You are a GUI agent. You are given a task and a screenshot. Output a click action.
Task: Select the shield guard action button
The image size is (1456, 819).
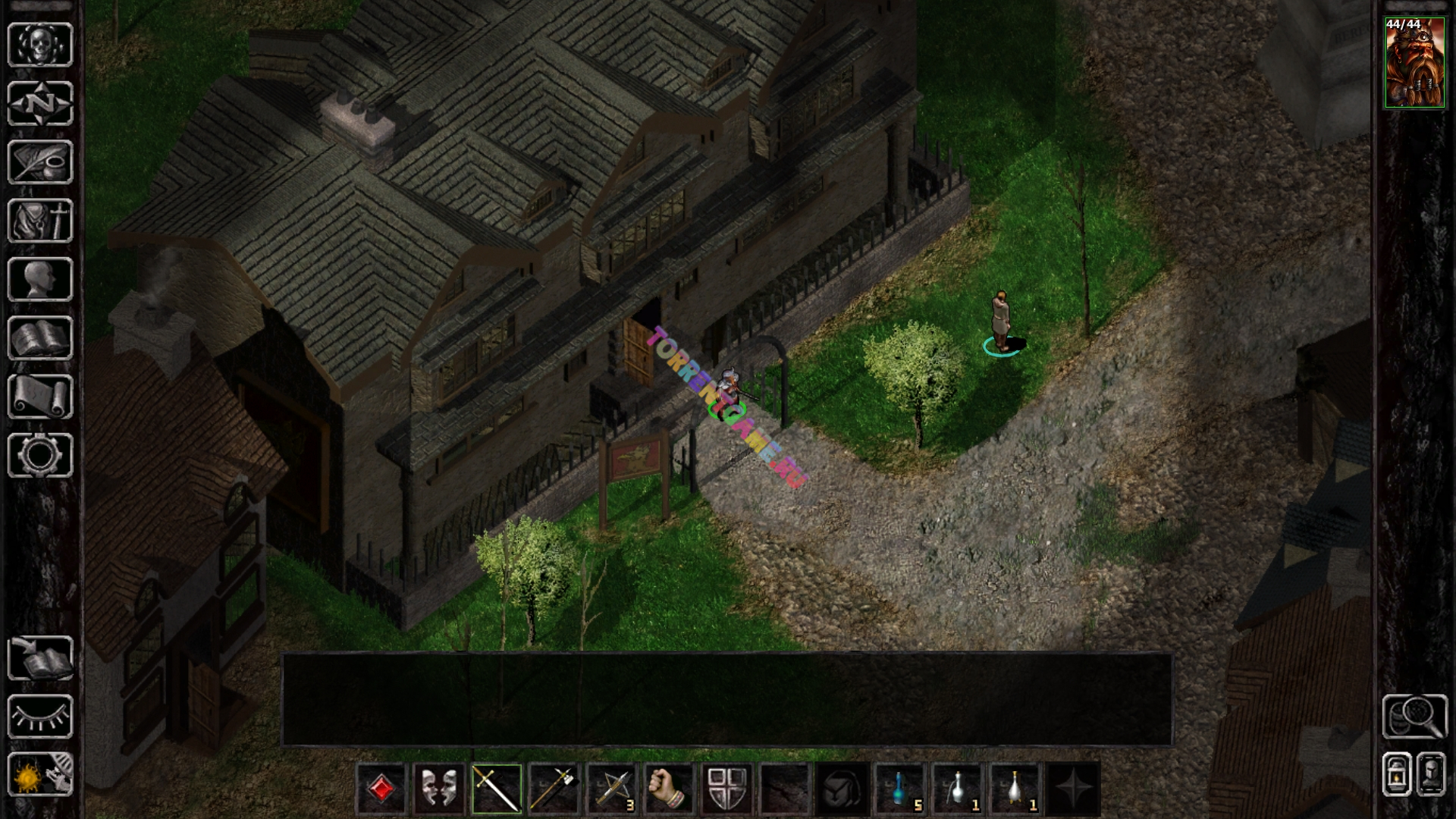point(727,789)
